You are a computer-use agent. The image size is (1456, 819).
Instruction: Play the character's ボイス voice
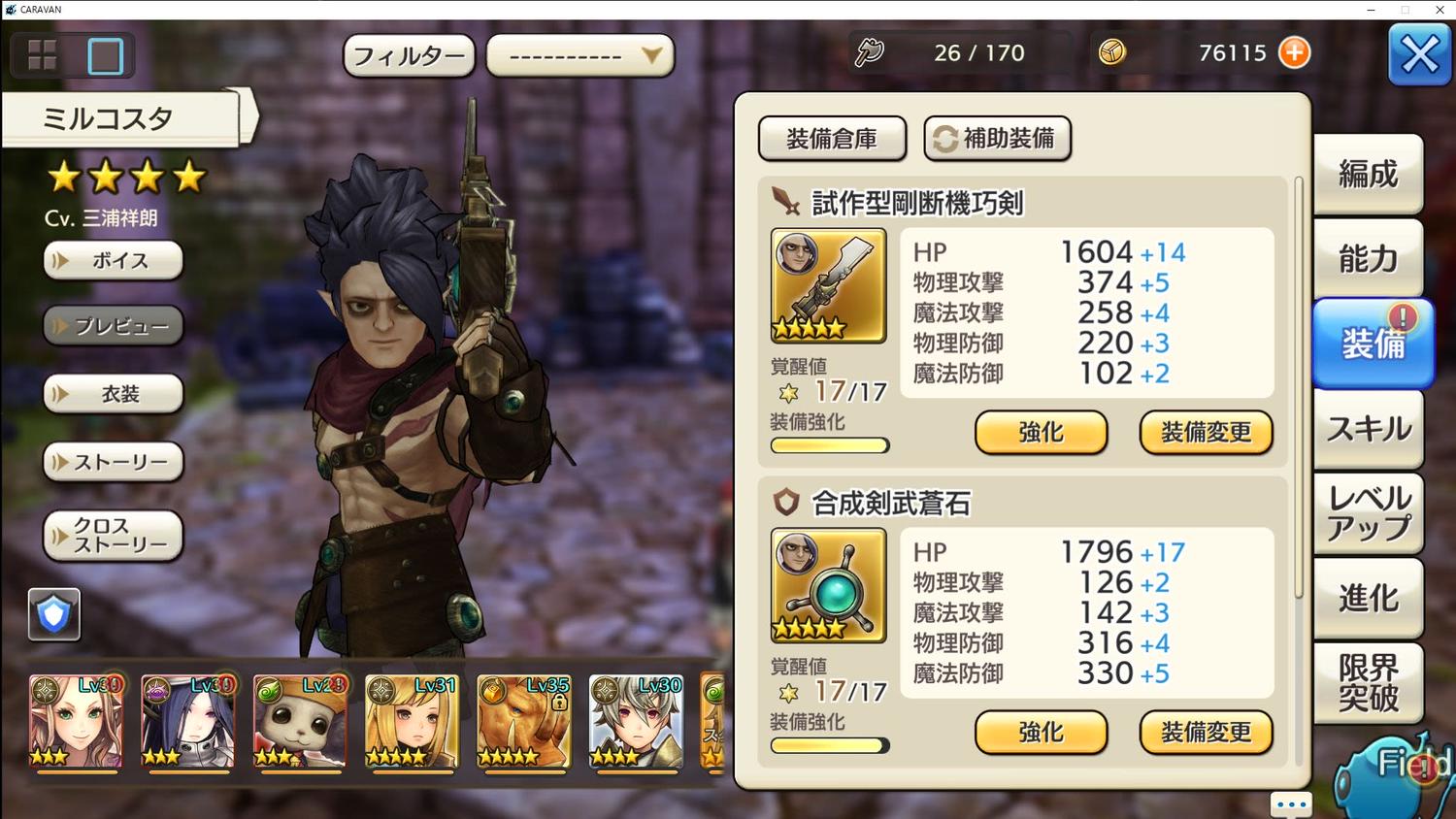[x=114, y=260]
